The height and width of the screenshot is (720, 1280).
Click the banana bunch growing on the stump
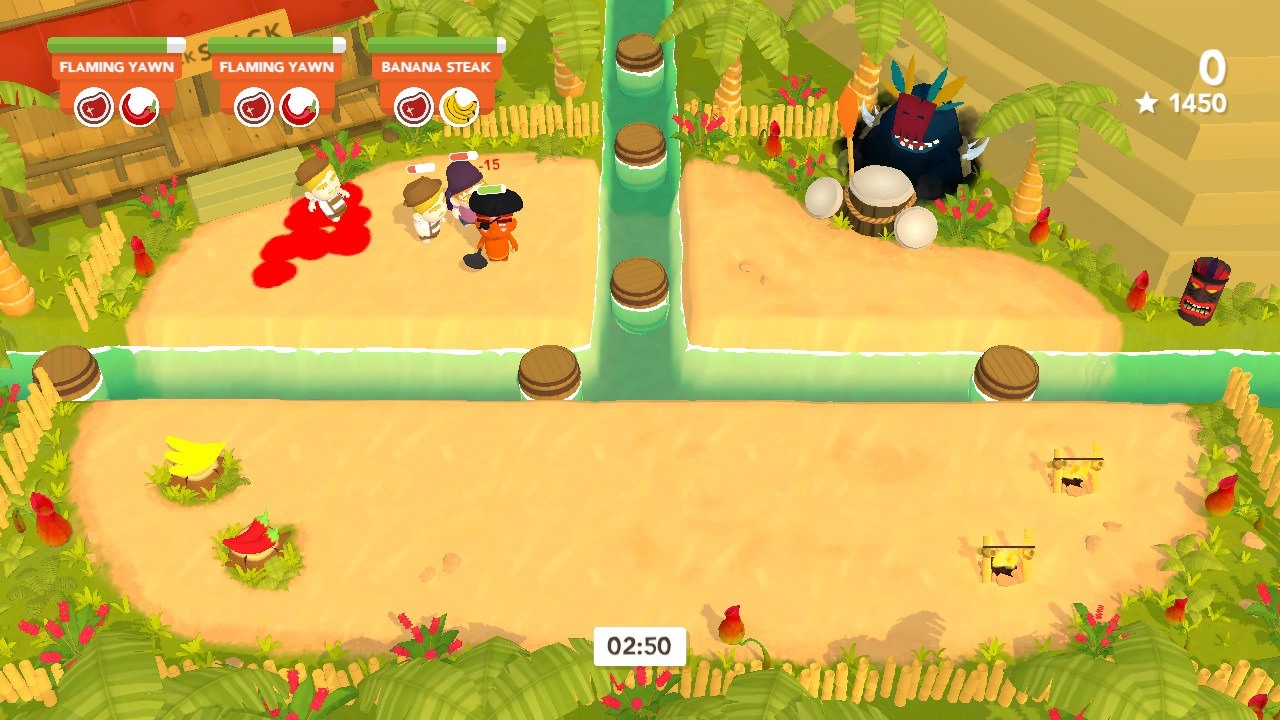click(192, 458)
